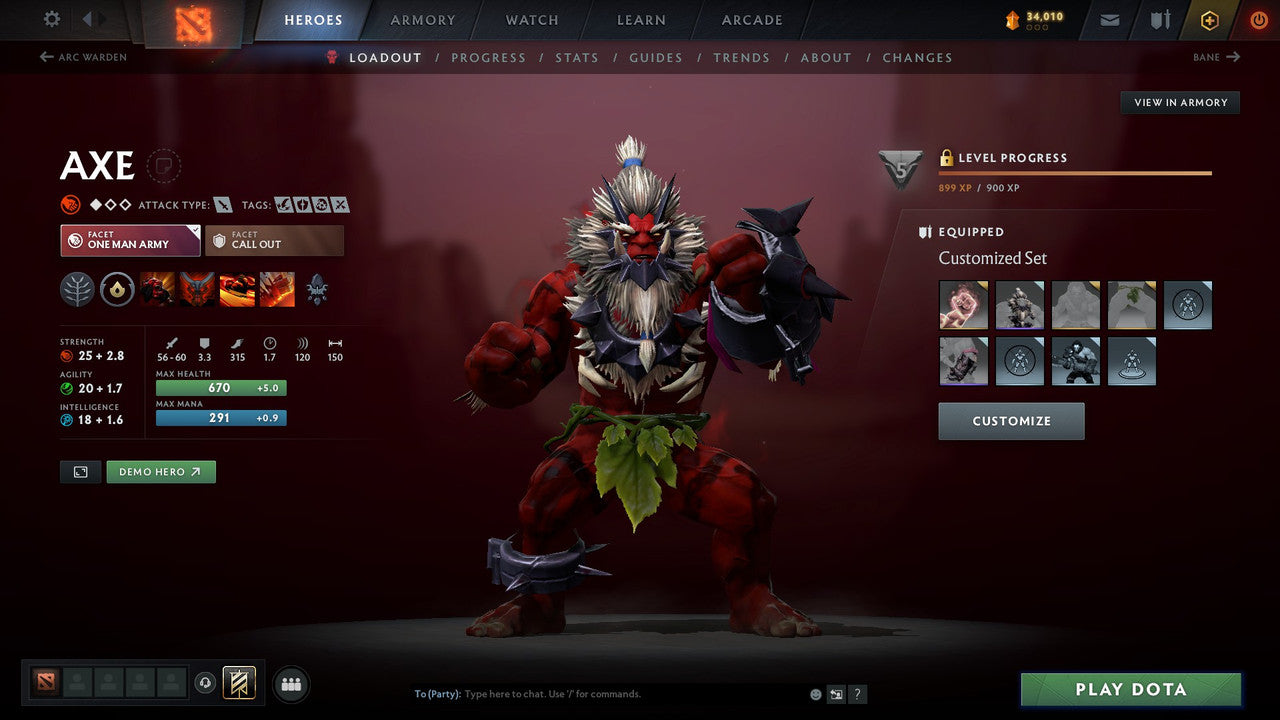1280x720 pixels.
Task: Open the friends party icon
Action: click(x=290, y=684)
